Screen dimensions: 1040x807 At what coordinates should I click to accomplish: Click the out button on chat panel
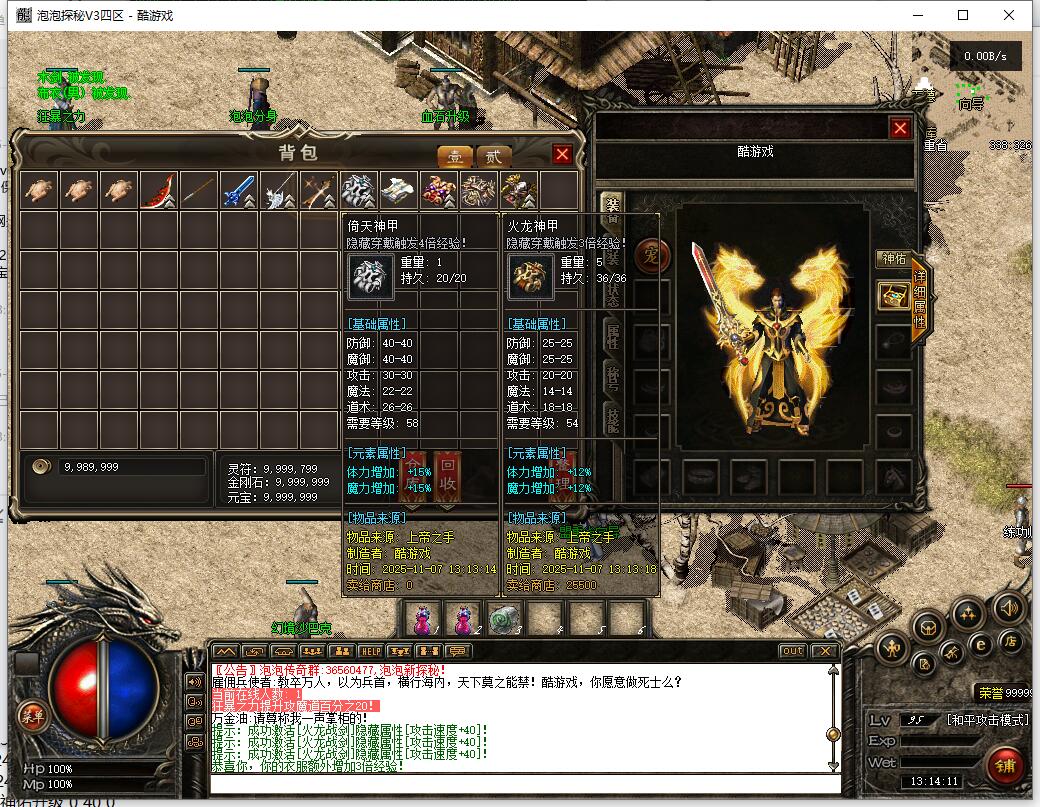[792, 651]
